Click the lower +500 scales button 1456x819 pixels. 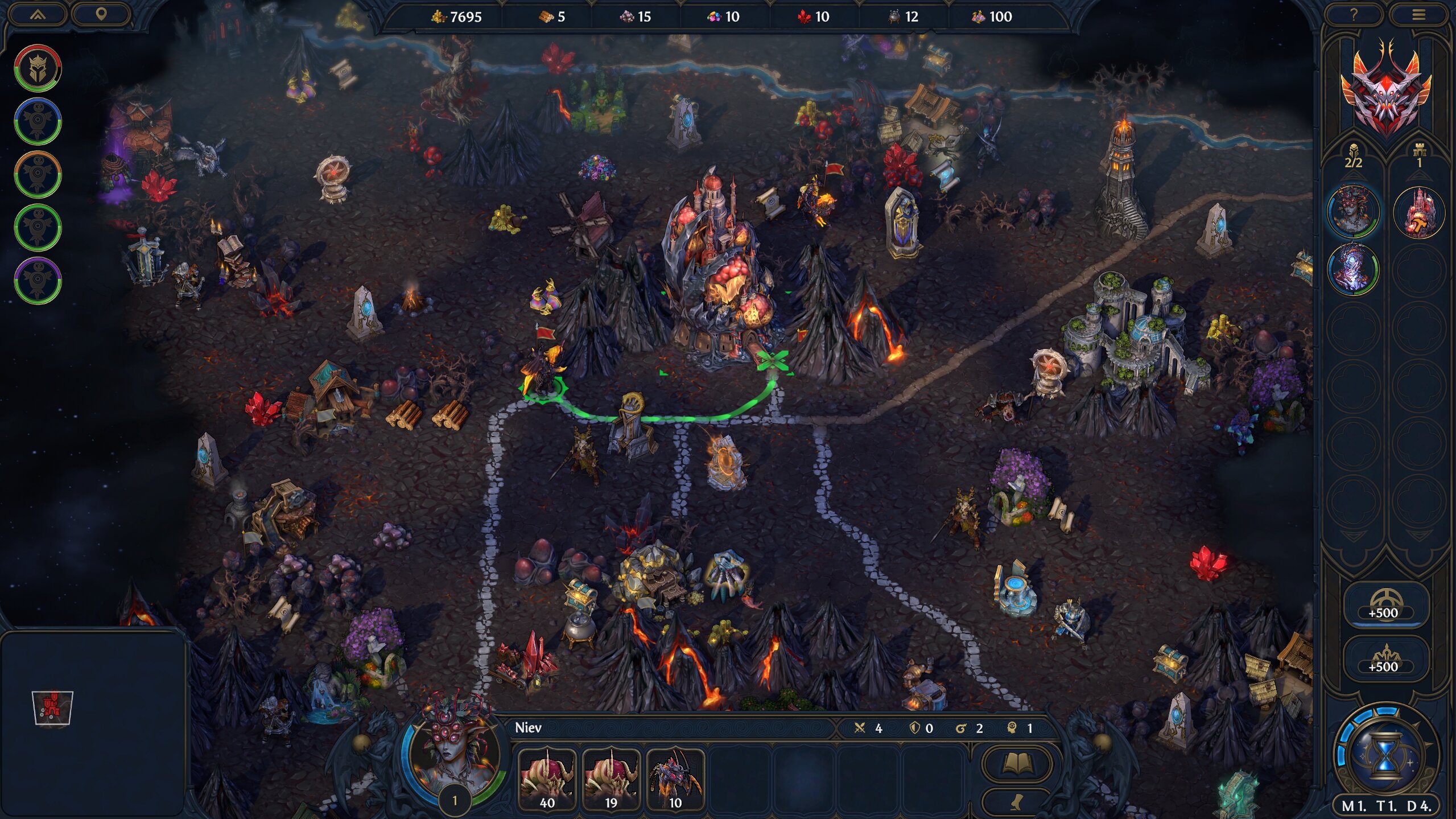coord(1383,659)
